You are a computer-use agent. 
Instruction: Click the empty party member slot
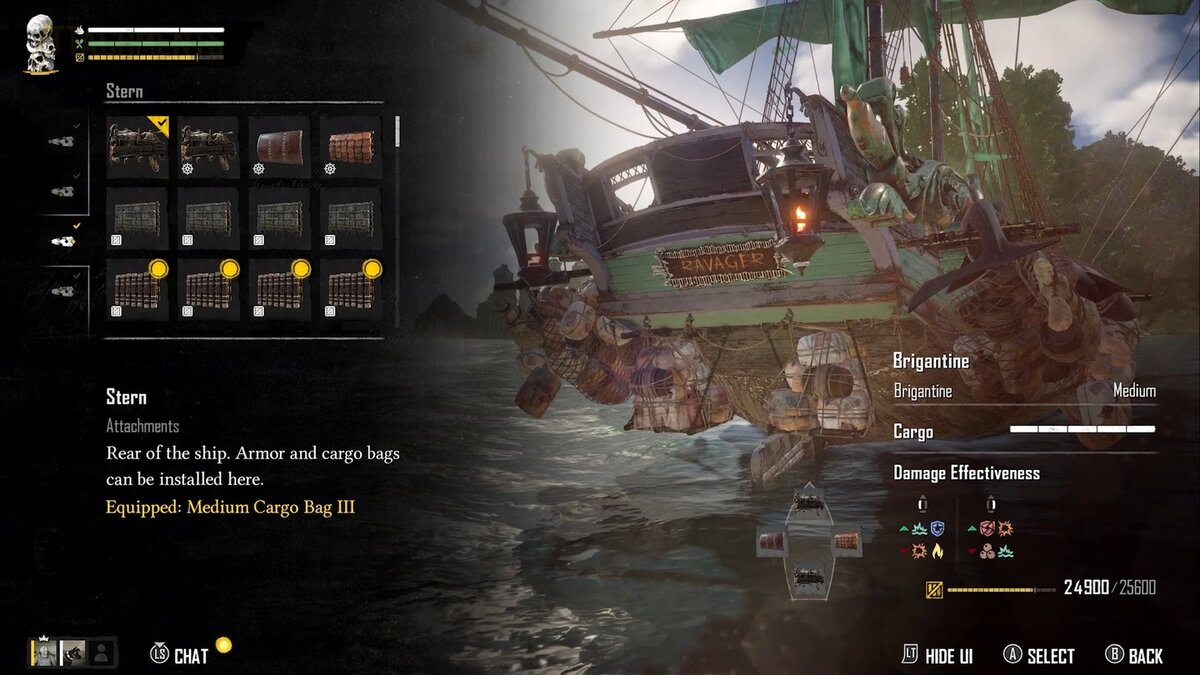pyautogui.click(x=101, y=653)
